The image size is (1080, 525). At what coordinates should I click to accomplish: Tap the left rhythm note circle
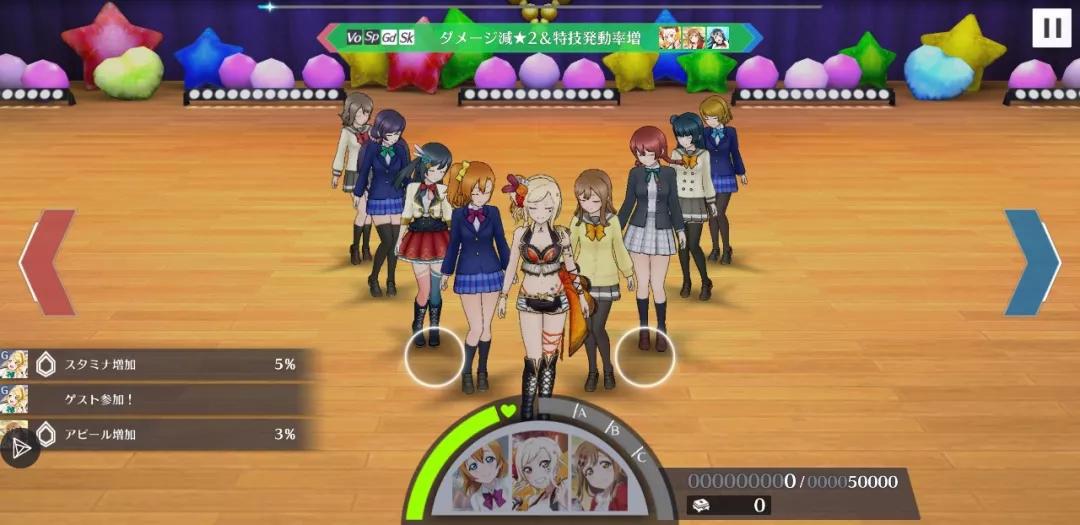(x=434, y=357)
